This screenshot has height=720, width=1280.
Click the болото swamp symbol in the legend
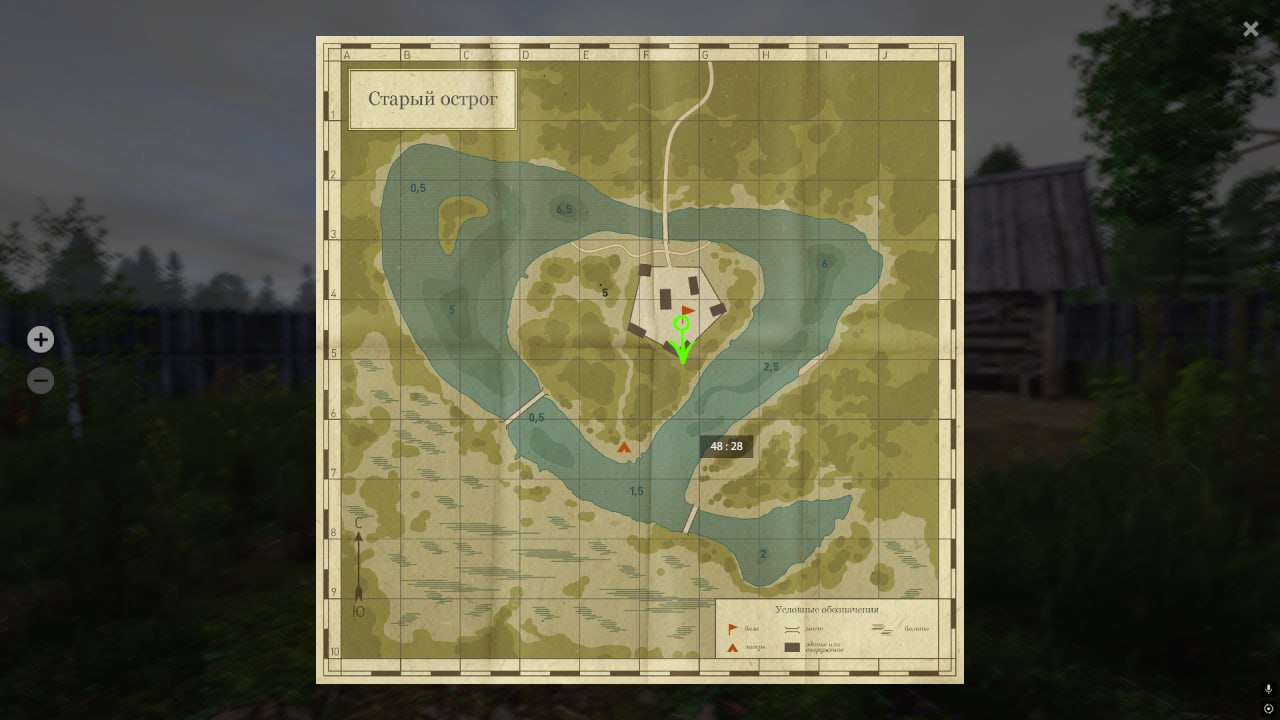882,629
